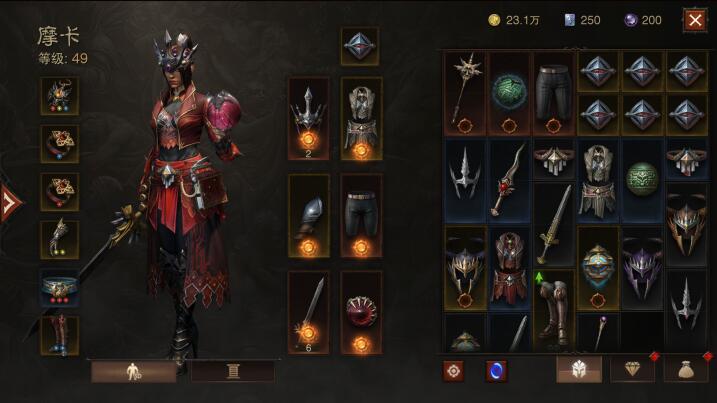The height and width of the screenshot is (403, 717).
Task: Select the equipped sword weapon slot
Action: pos(309,310)
